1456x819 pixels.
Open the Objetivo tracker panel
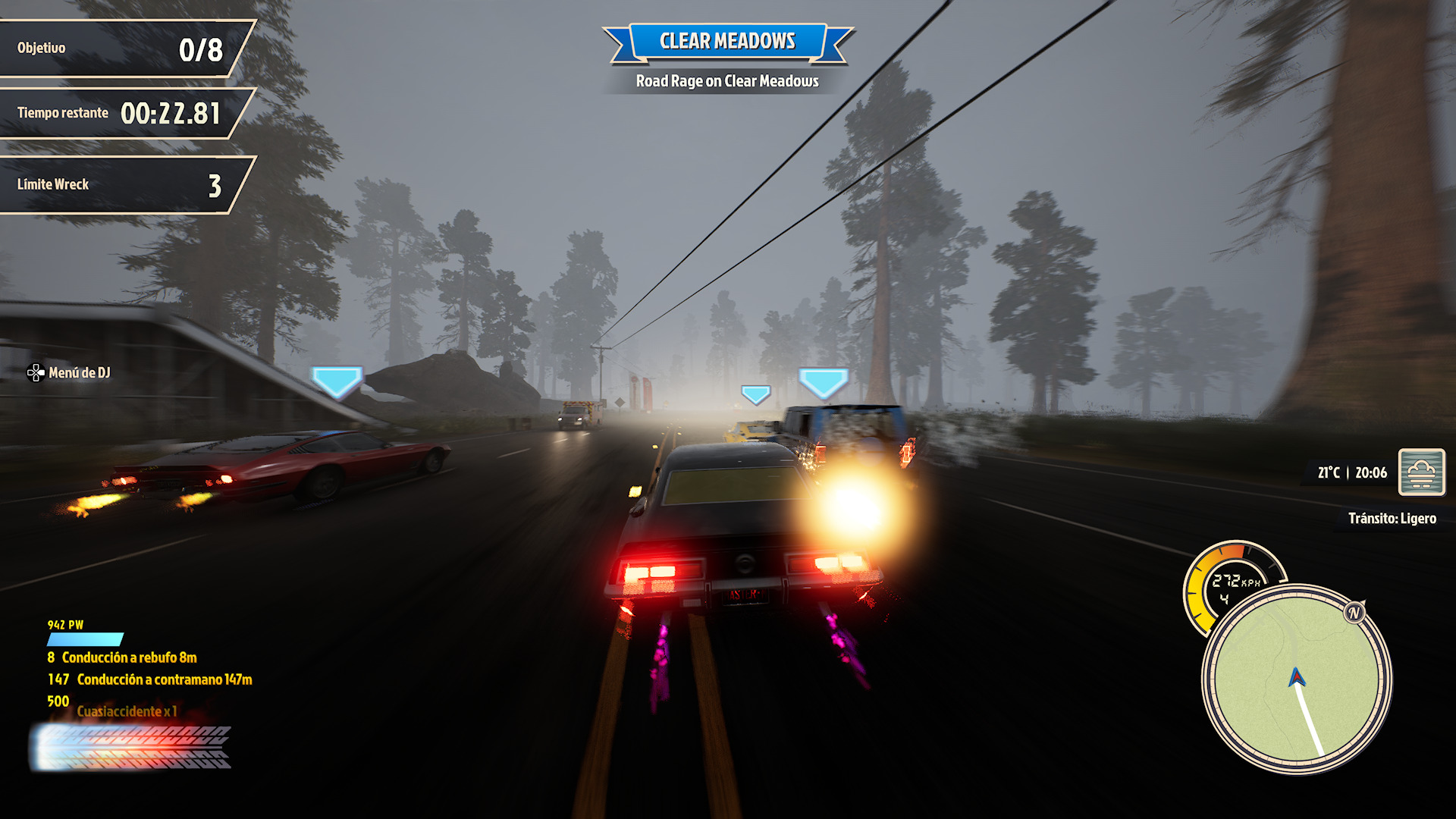(x=121, y=49)
